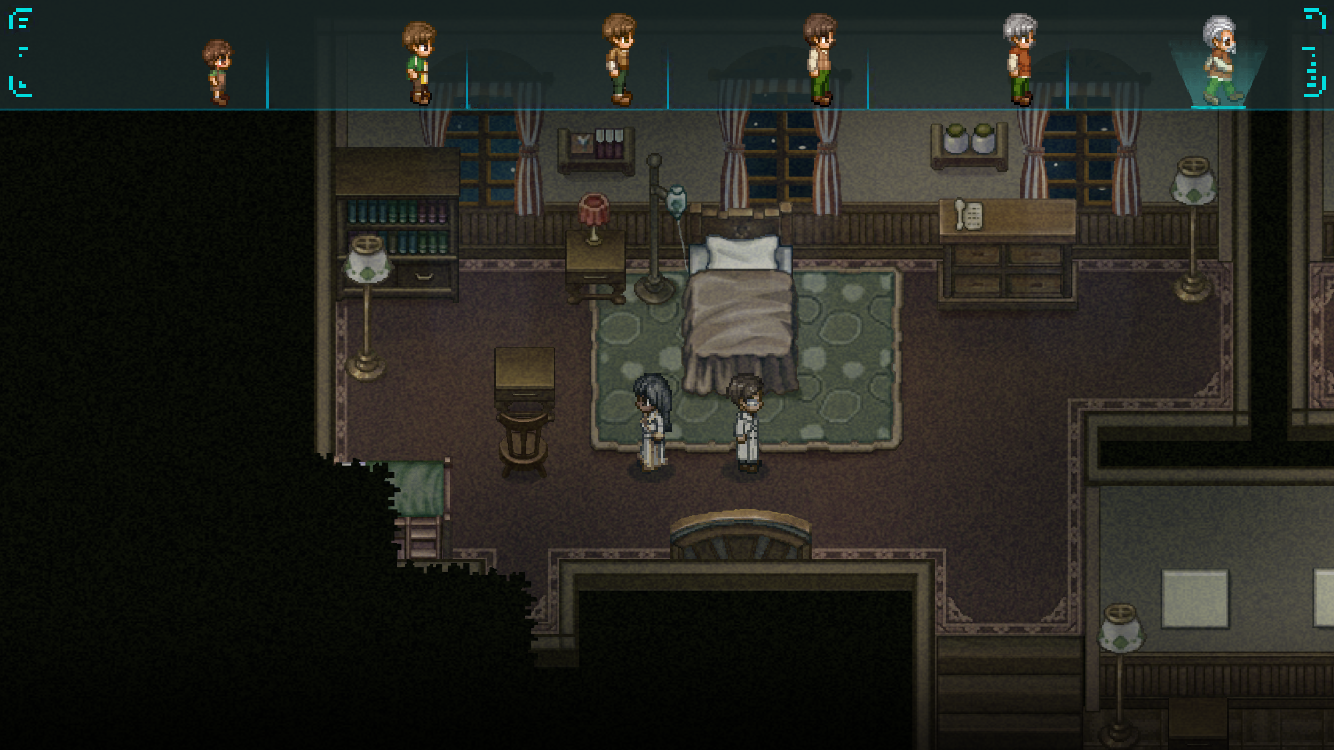Select the brown-haired adult in green pants
Viewport: 1334px width, 750px height.
[819, 60]
